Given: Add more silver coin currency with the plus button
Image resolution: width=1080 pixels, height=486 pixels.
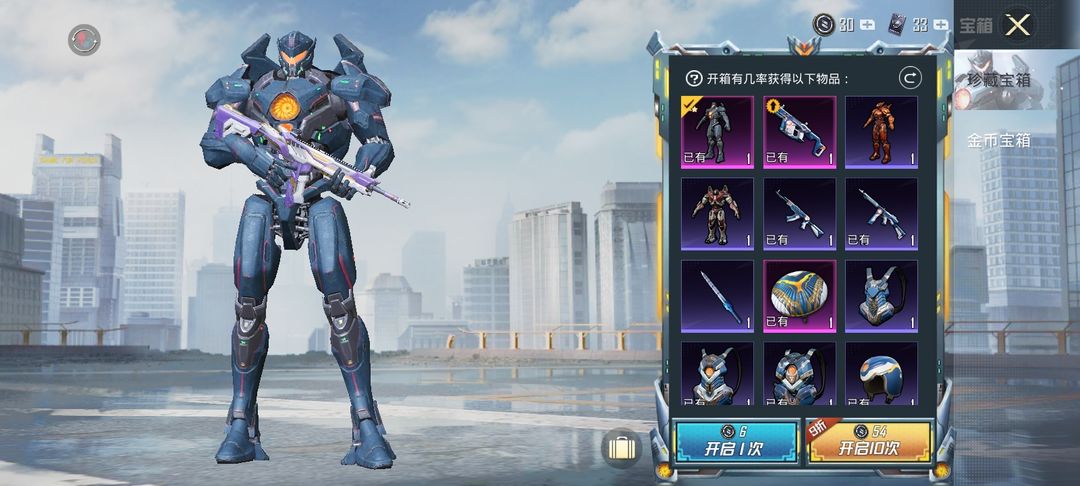Looking at the screenshot, I should (867, 25).
